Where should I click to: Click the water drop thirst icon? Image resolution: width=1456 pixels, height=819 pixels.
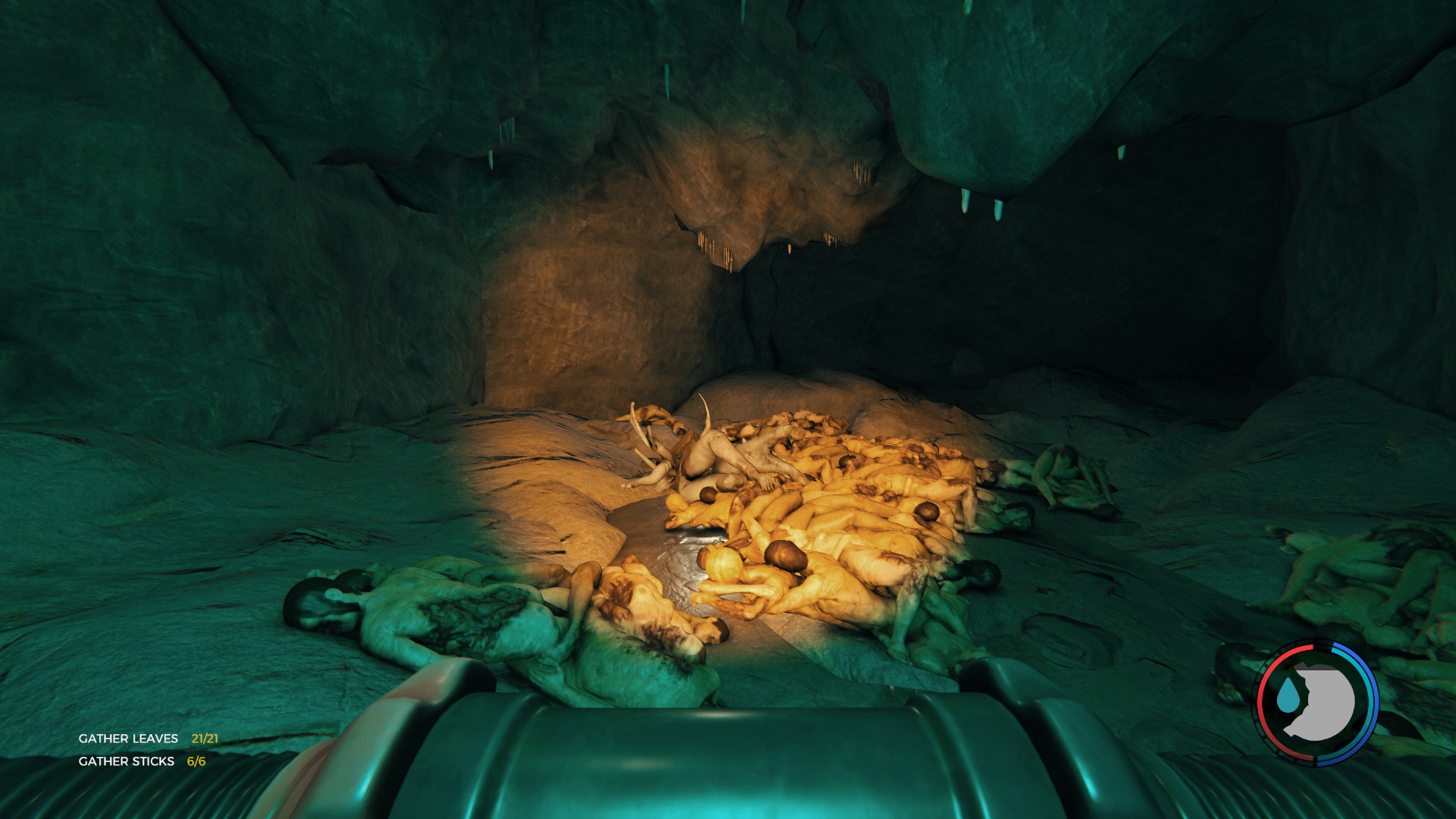pyautogui.click(x=1285, y=698)
